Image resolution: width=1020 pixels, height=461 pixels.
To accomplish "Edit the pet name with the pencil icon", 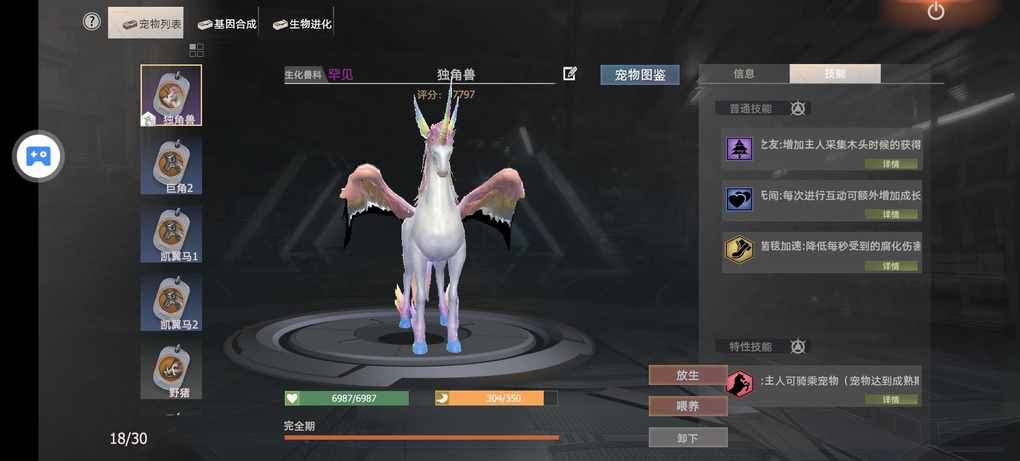I will coord(570,73).
